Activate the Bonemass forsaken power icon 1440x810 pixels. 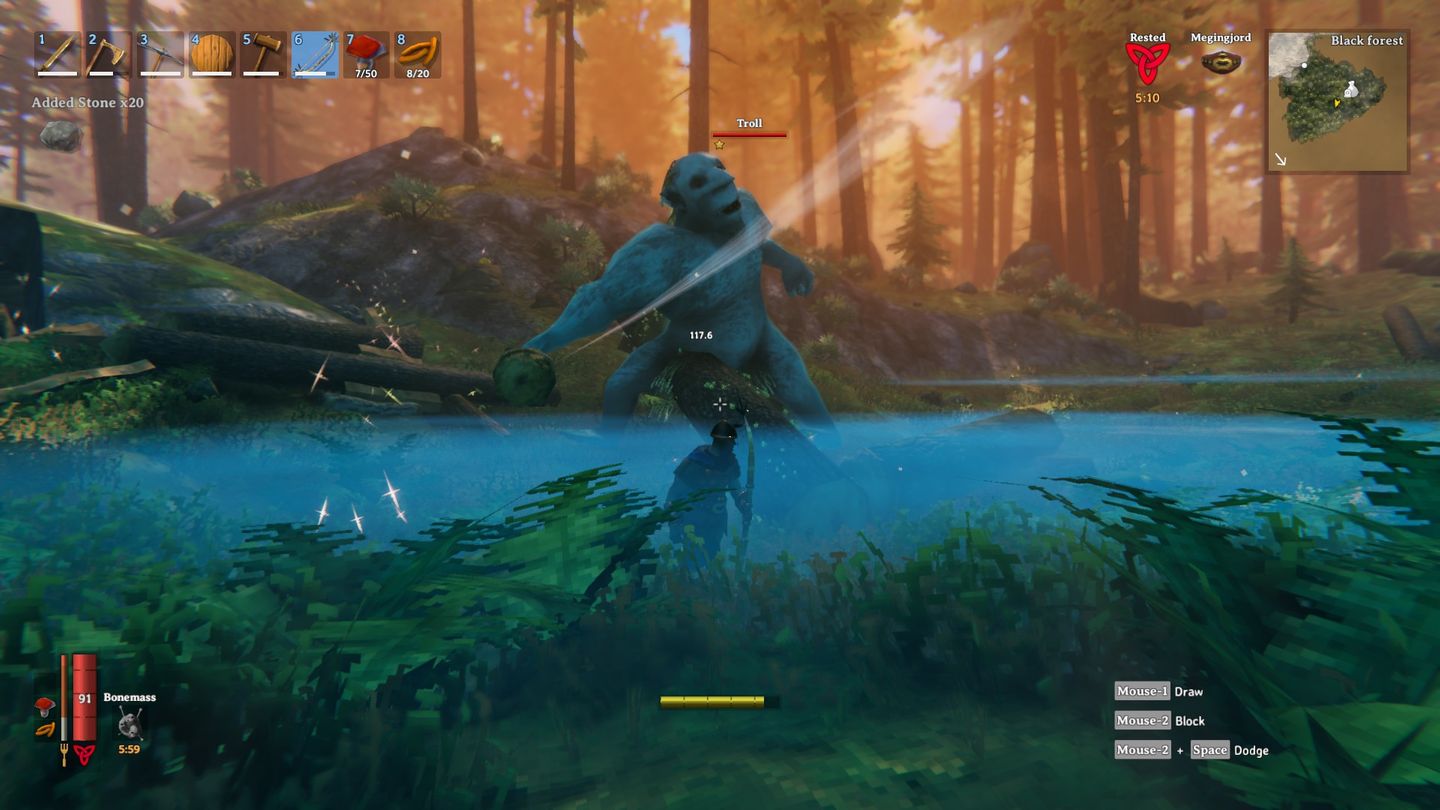129,723
